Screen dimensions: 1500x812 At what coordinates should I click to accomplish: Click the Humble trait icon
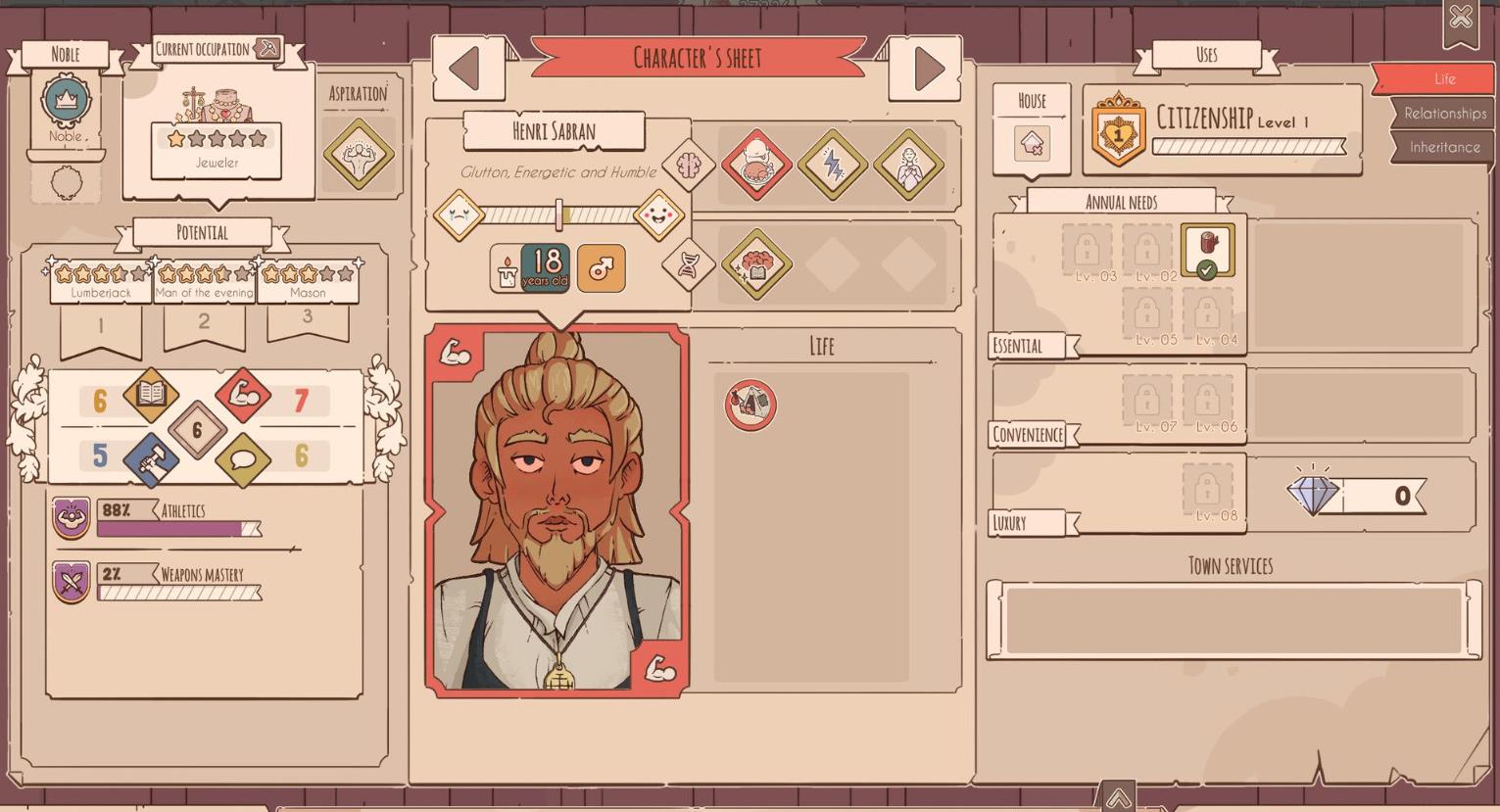(x=909, y=165)
